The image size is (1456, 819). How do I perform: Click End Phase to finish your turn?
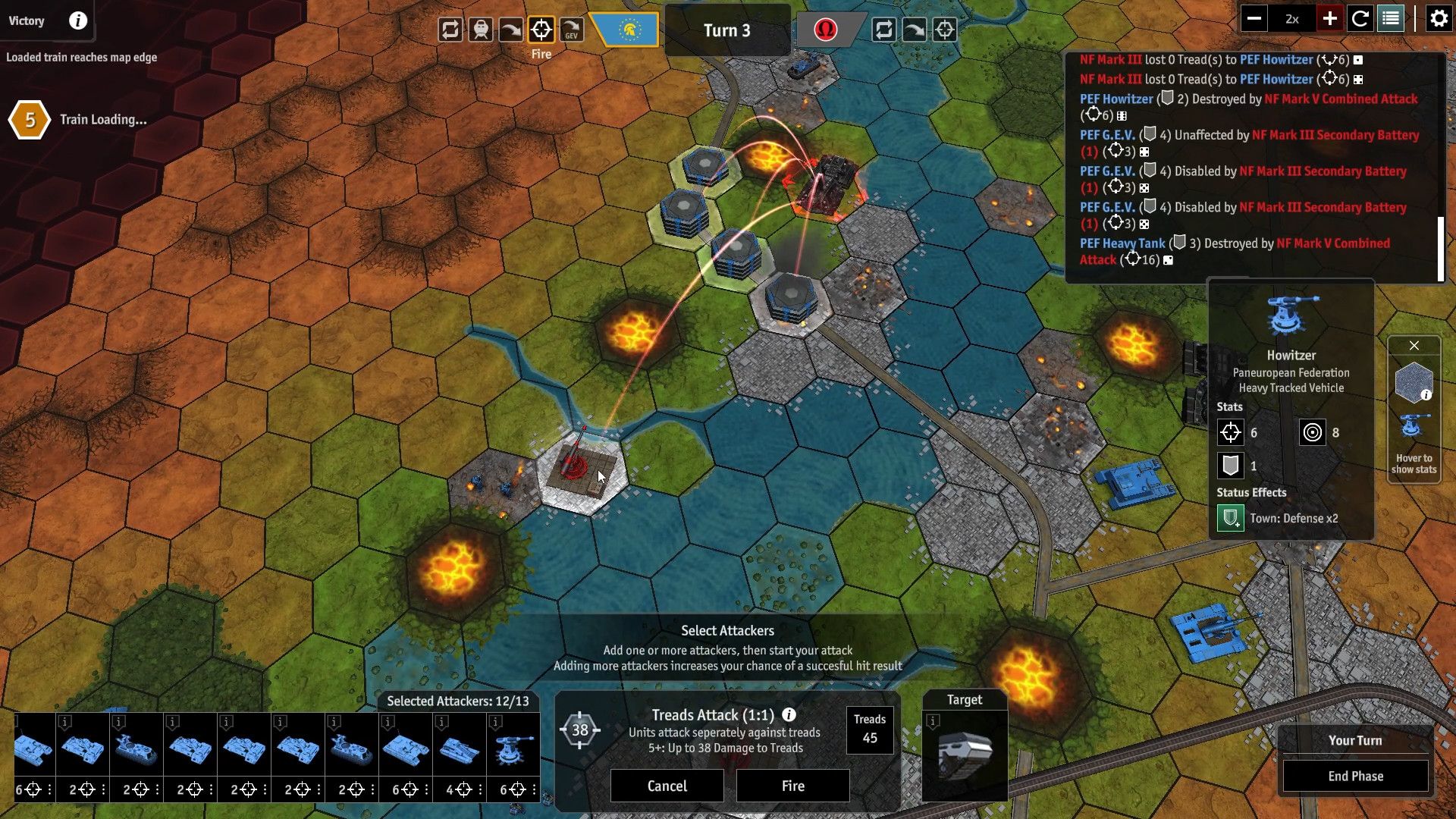coord(1355,776)
